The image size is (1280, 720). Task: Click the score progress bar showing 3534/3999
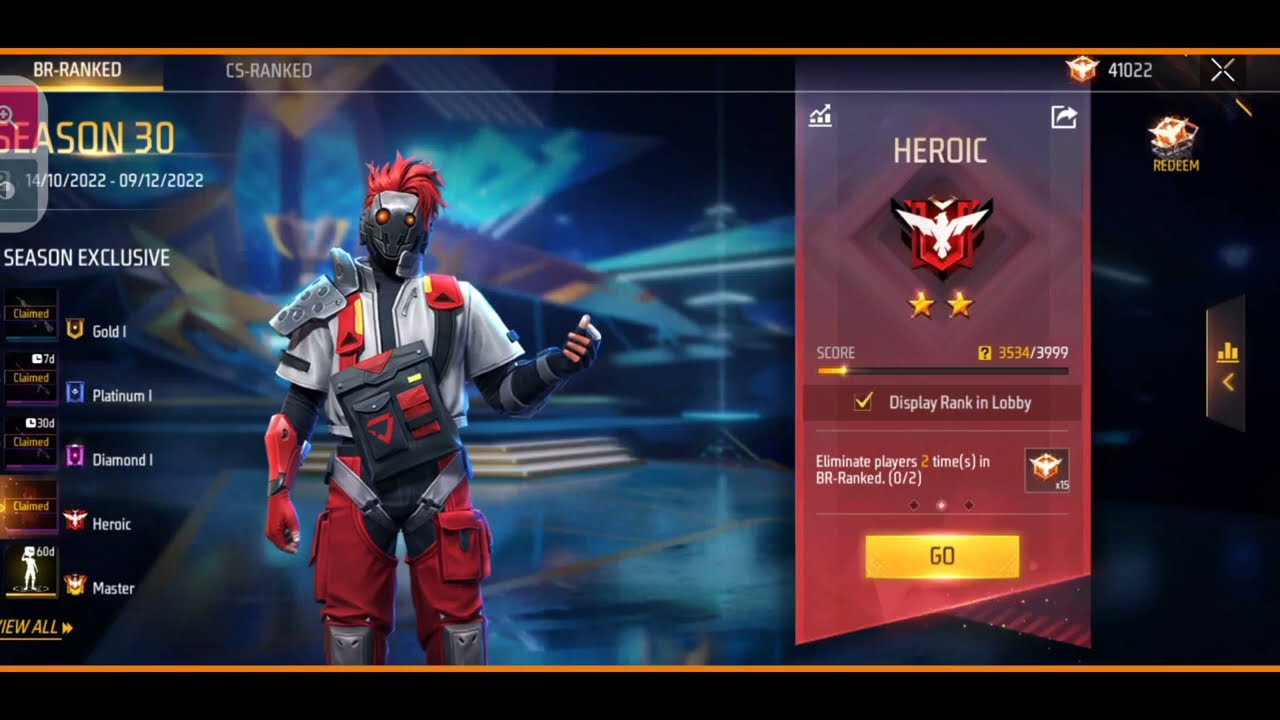coord(941,370)
